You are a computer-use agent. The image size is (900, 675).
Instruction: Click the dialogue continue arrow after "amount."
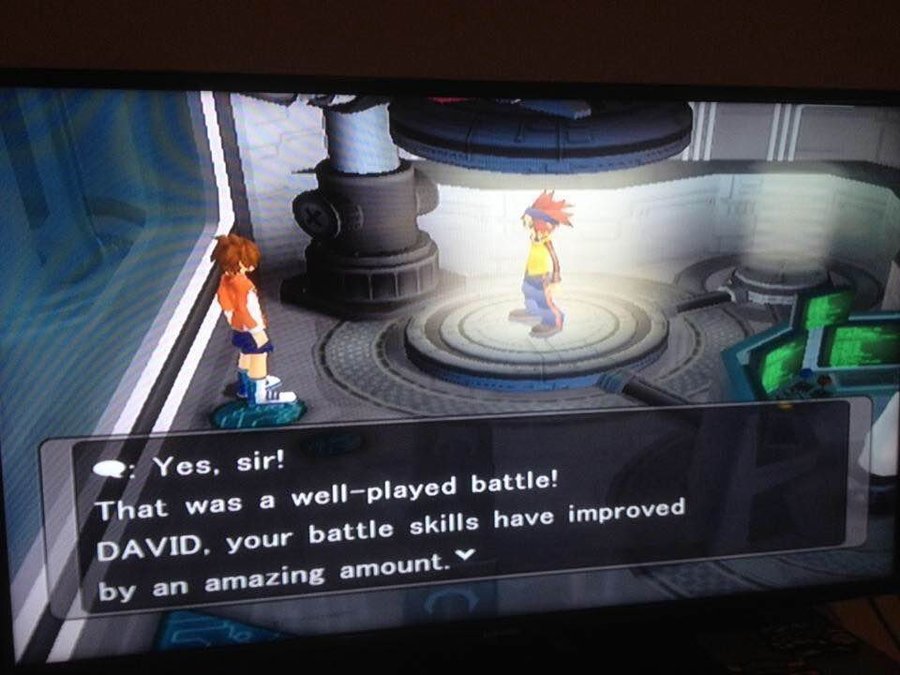click(x=460, y=565)
